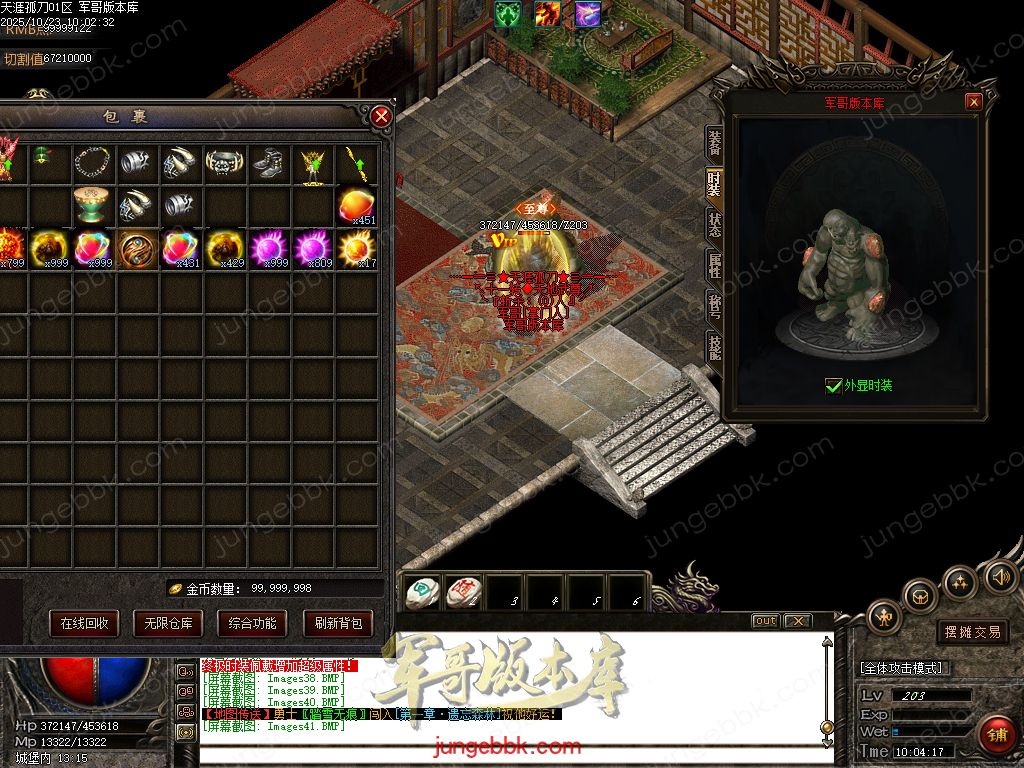Switch to the 状态 status tab
1024x768 pixels.
(714, 224)
